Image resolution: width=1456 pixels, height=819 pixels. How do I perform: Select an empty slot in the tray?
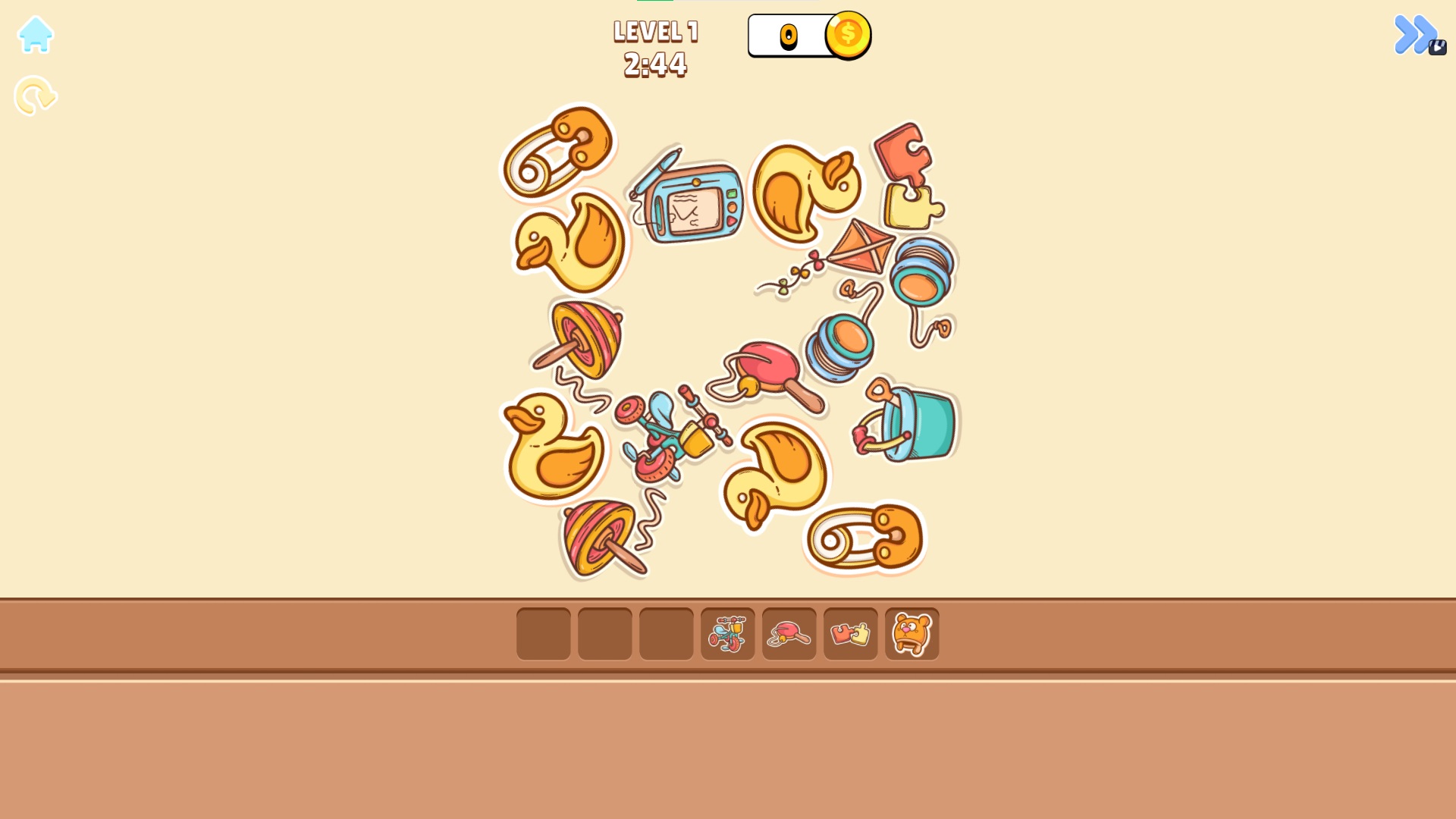click(x=543, y=633)
